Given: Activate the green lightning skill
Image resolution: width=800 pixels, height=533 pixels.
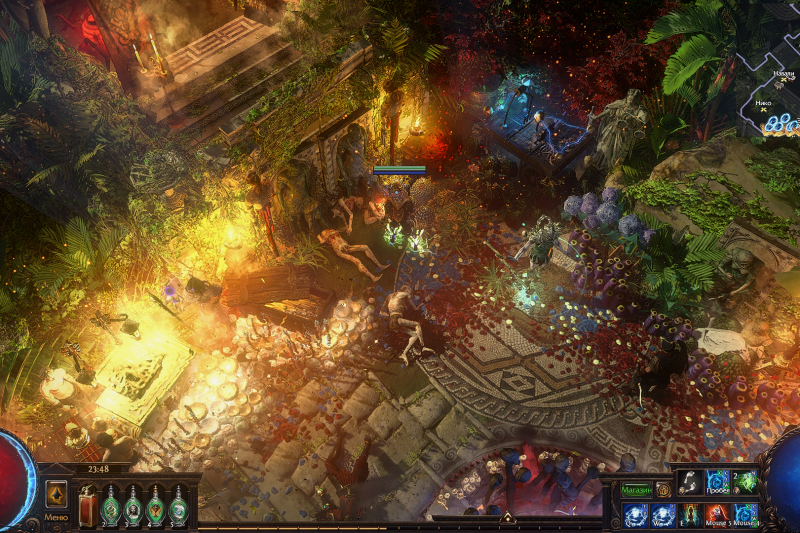Looking at the screenshot, I should coord(745,482).
